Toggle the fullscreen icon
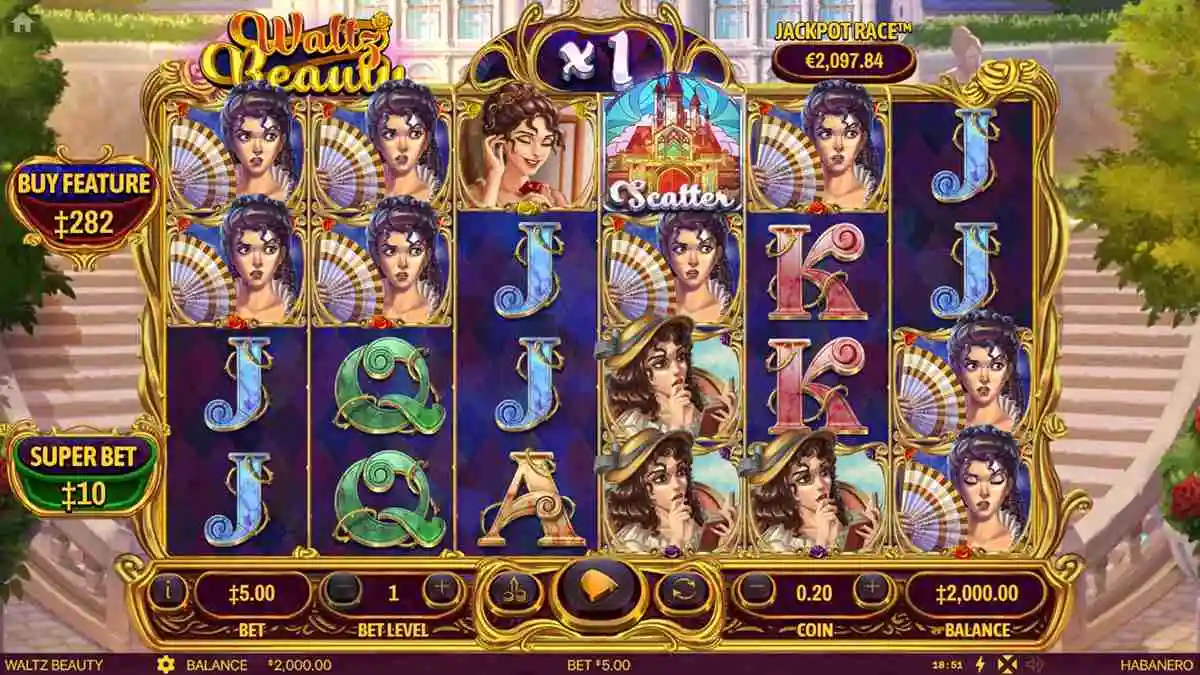1200x675 pixels. (1006, 665)
